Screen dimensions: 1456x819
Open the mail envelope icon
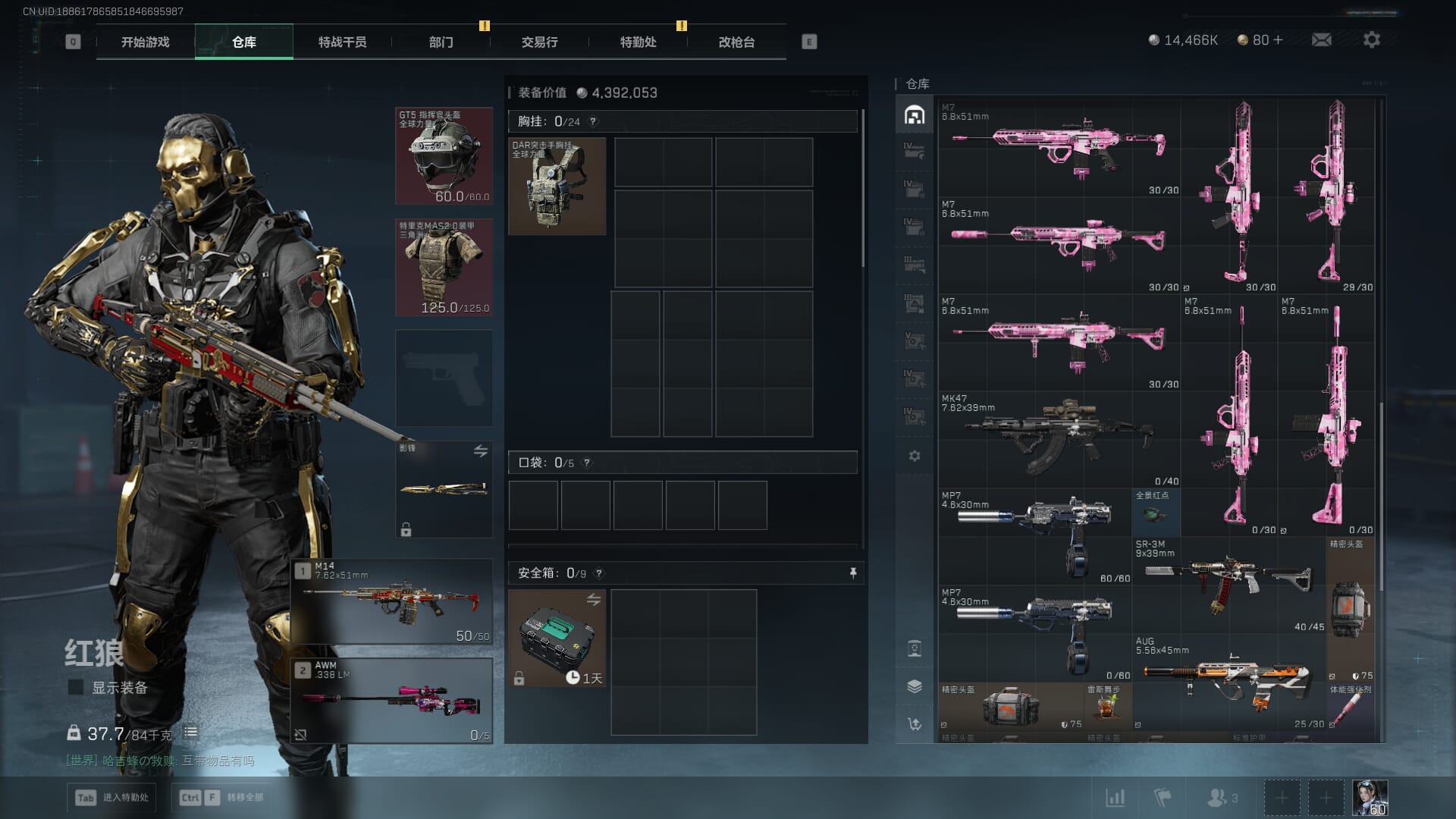pyautogui.click(x=1321, y=39)
